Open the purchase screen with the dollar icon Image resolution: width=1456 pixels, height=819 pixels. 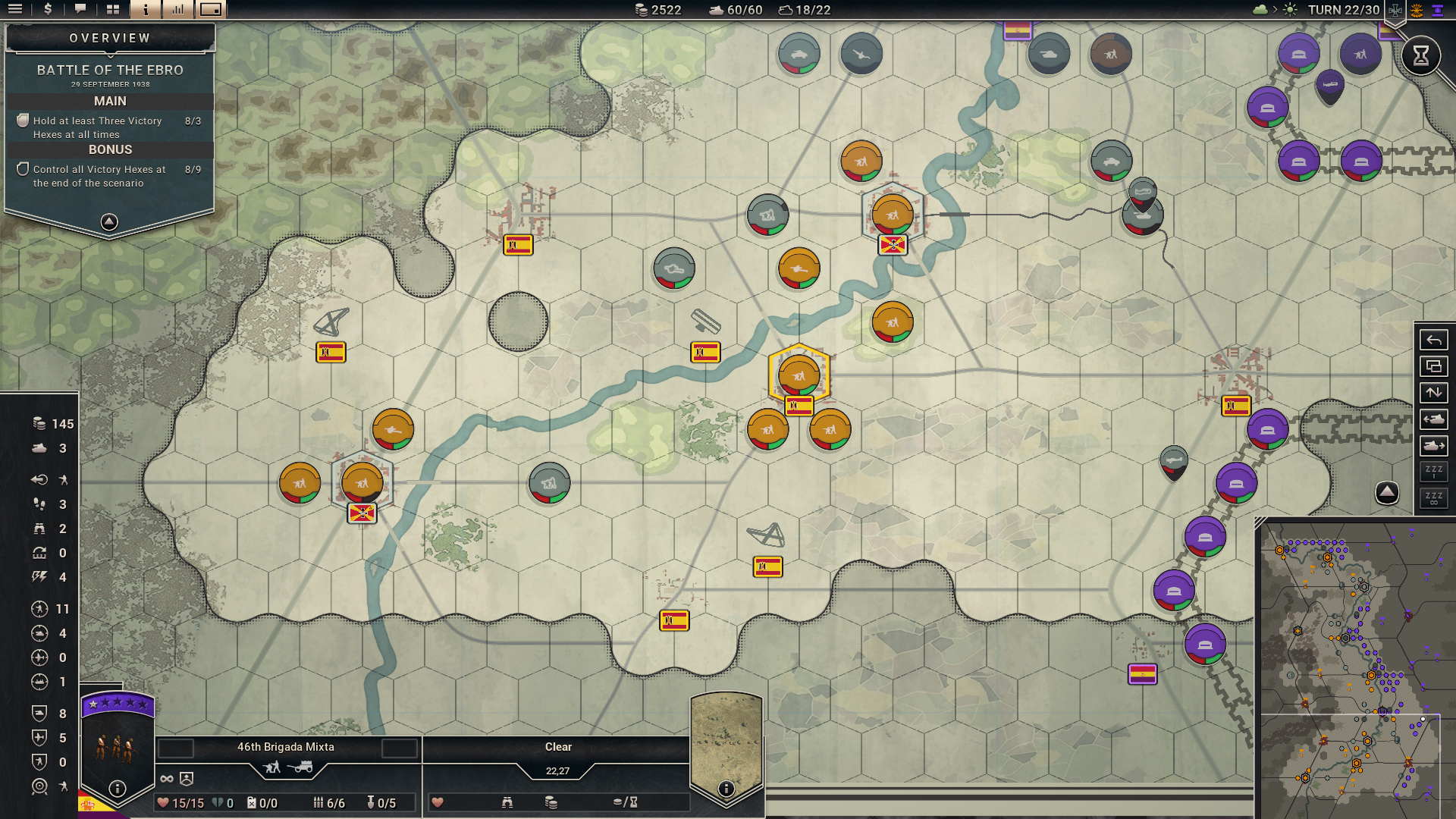coord(48,10)
